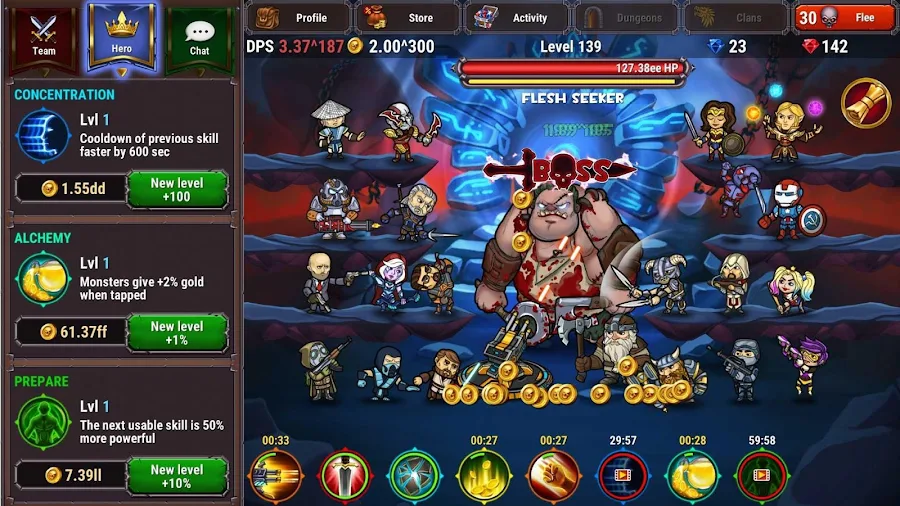Open the golden scroll icon
The image size is (900, 506).
coord(865,102)
